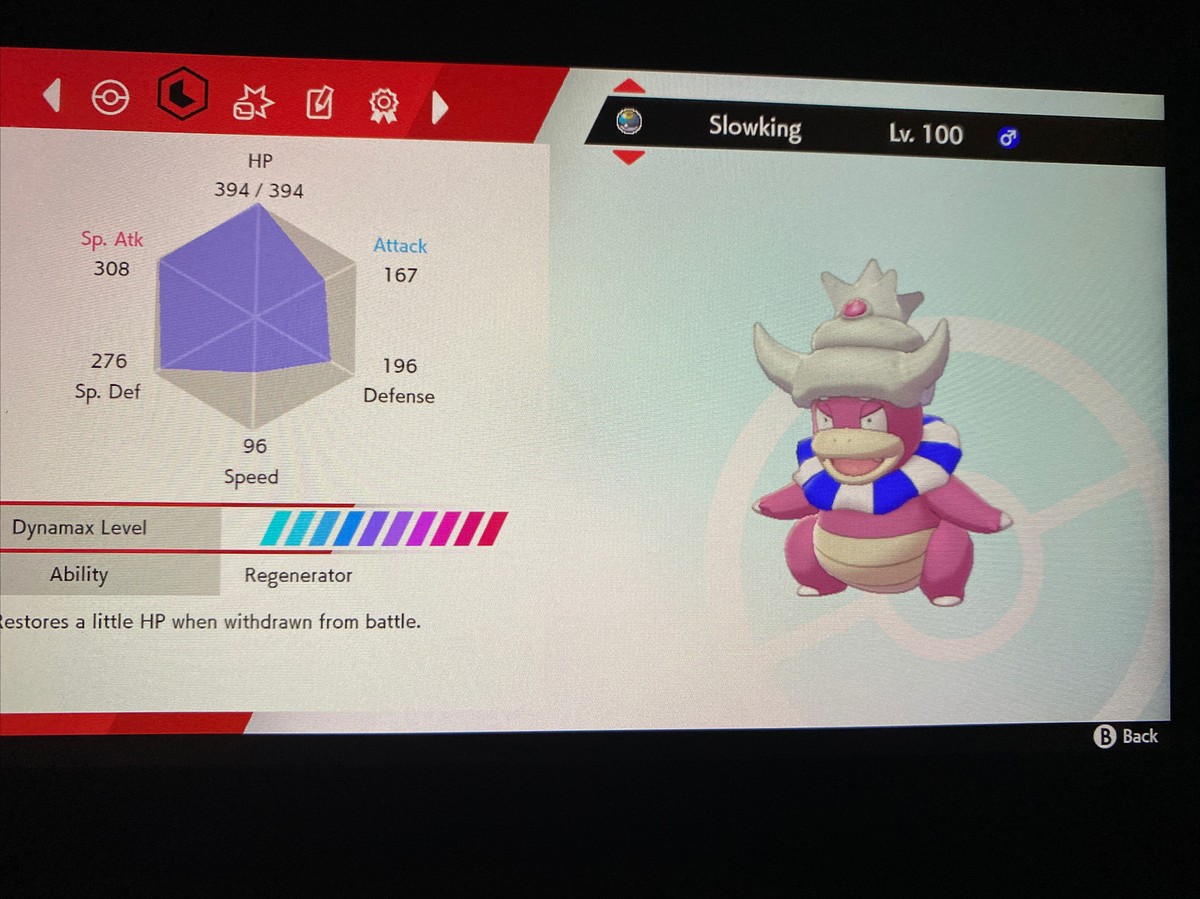This screenshot has width=1200, height=899.
Task: Click the left arrow beside the summary tabs
Action: coord(52,96)
